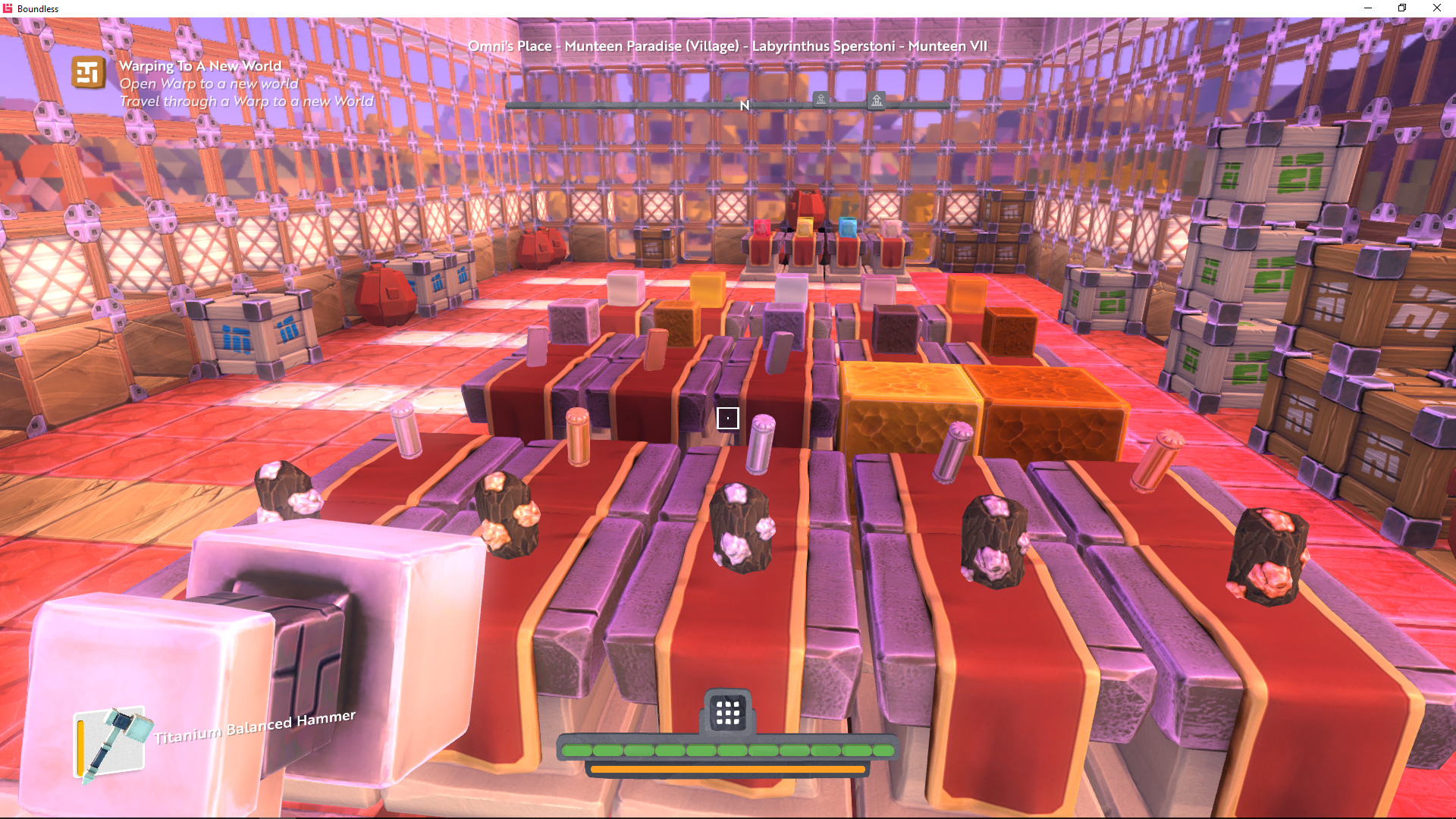Open the inventory grid button
This screenshot has height=819, width=1456.
(727, 712)
